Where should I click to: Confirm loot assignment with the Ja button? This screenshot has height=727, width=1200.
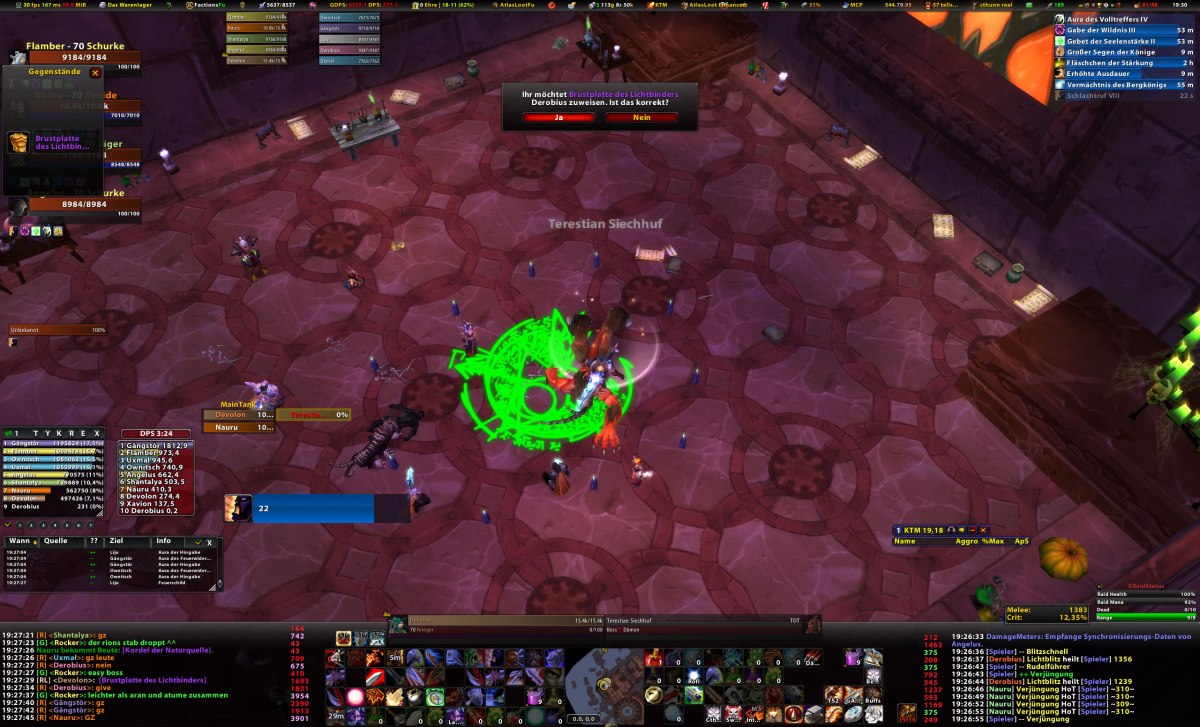tap(559, 117)
